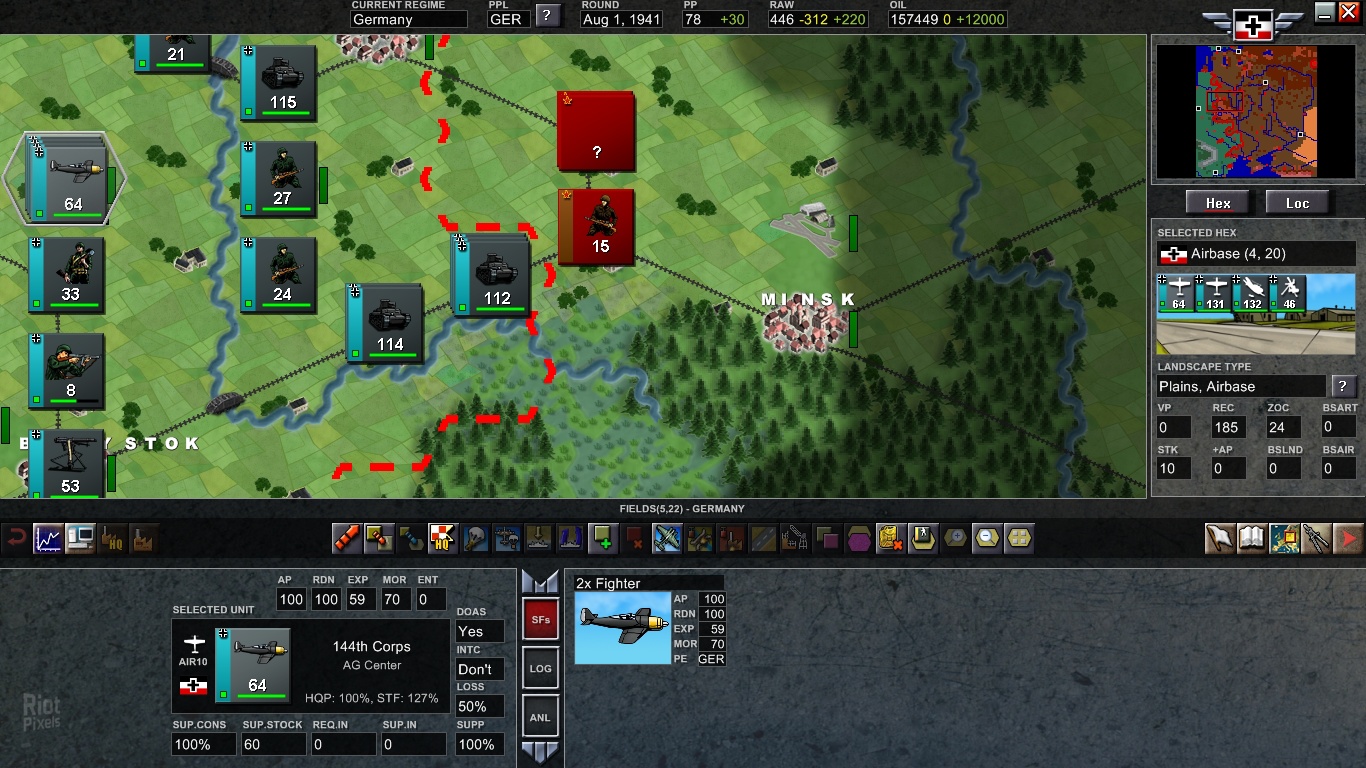The image size is (1366, 768).
Task: Click the computer monitor toolbar icon
Action: (80, 539)
